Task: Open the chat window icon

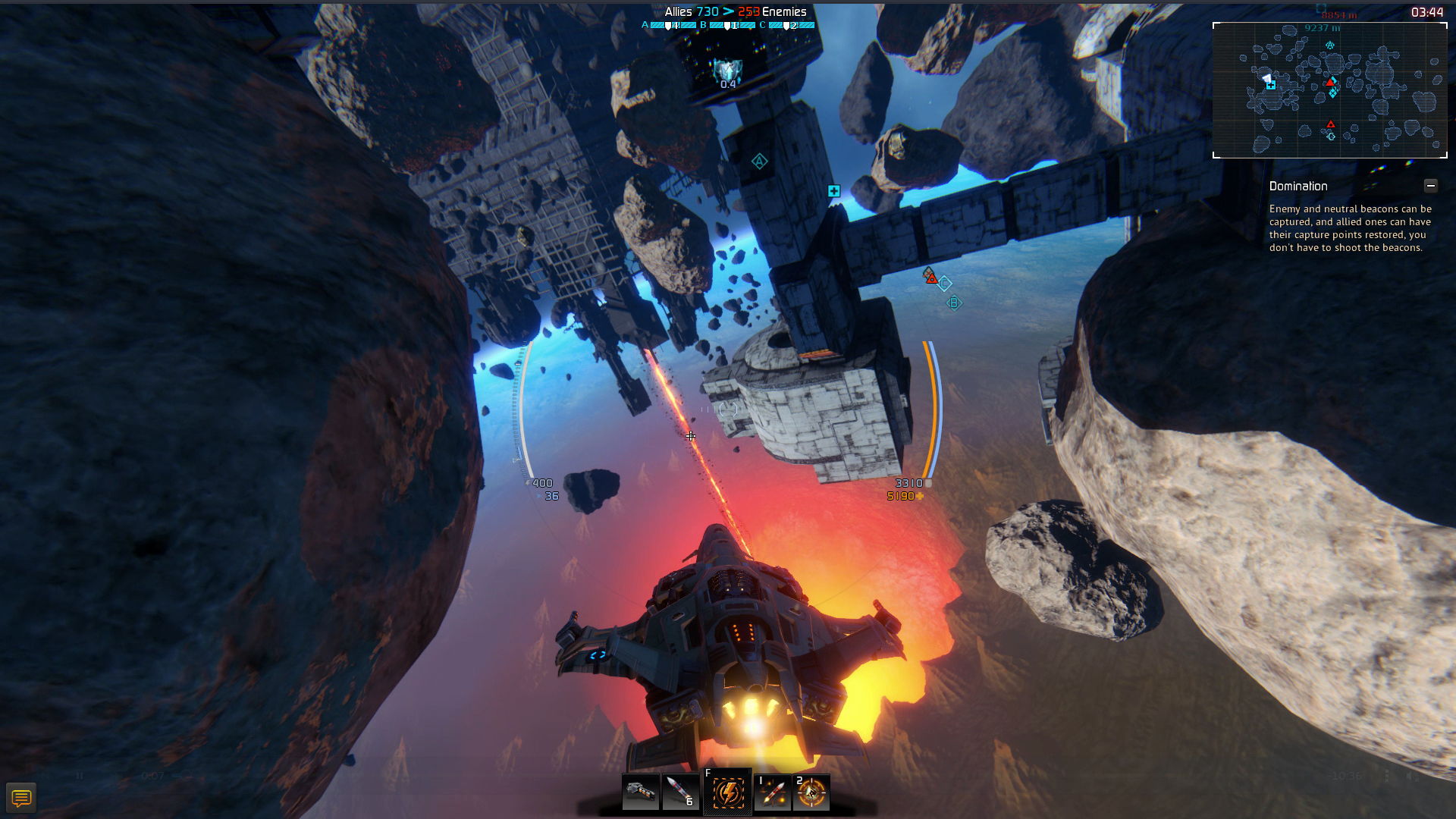Action: 21,798
